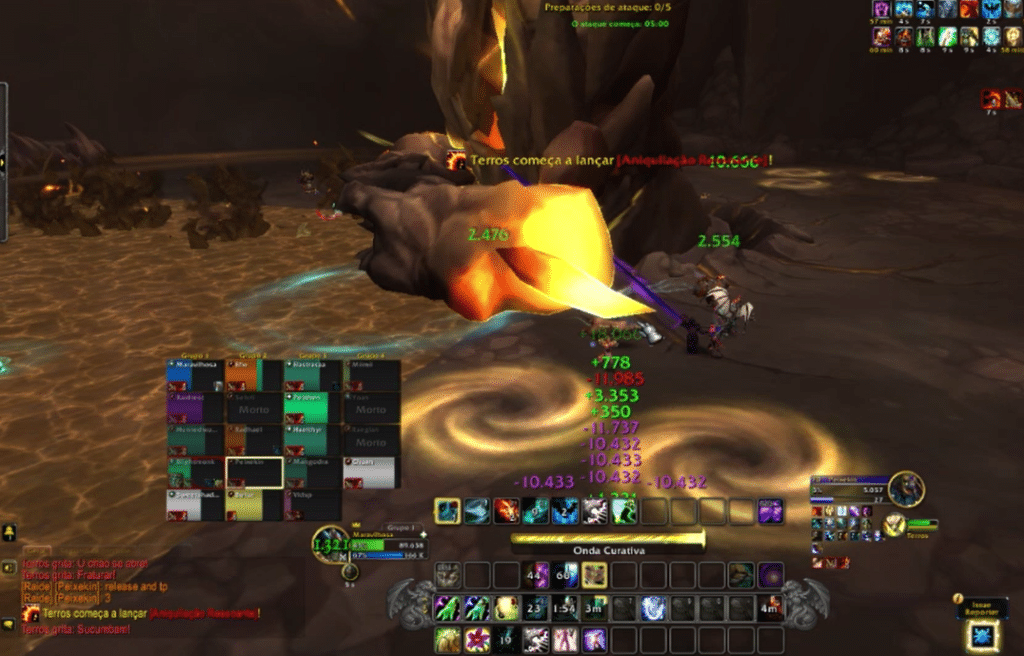The height and width of the screenshot is (656, 1024).
Task: Click the purple vortex ability on middle bar
Action: pos(770,575)
